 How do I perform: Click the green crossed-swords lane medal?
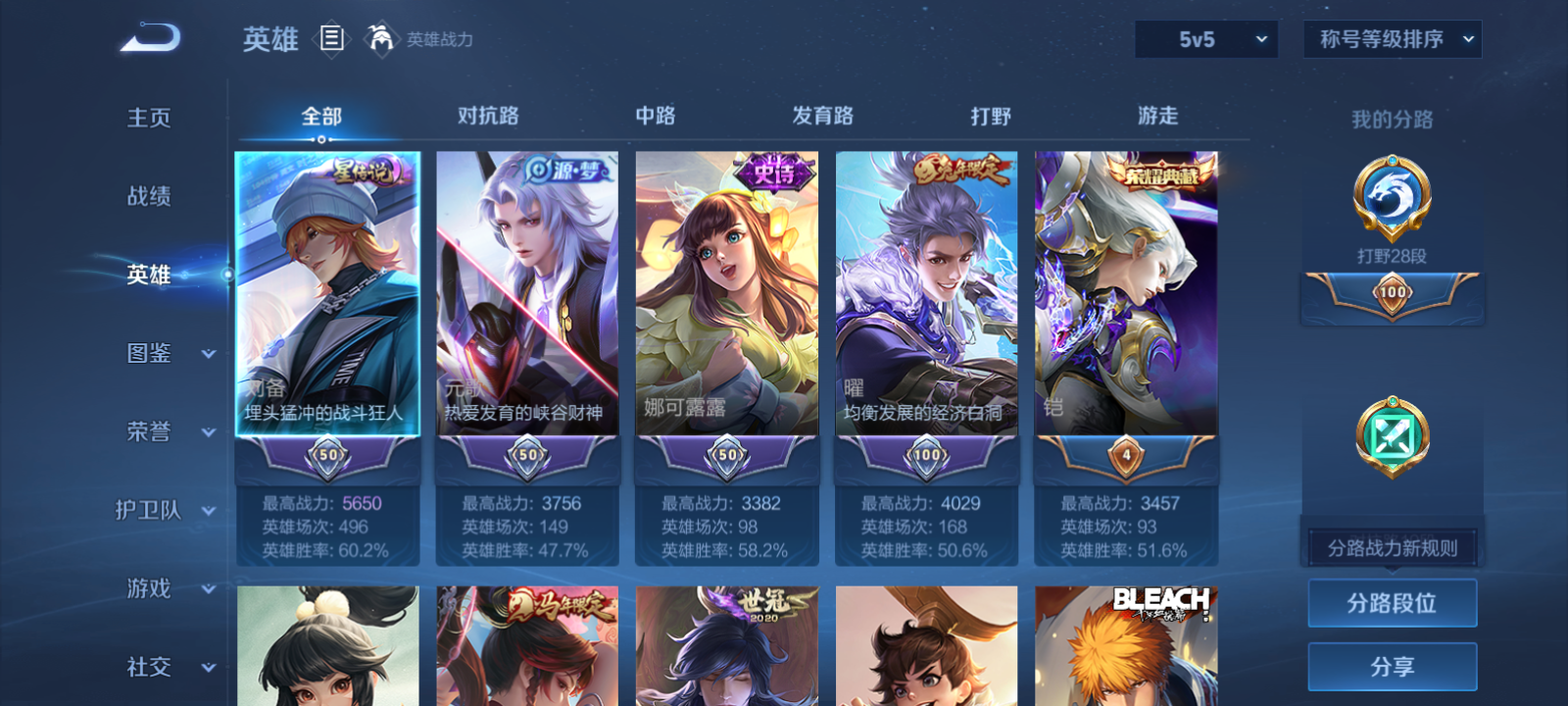tap(1392, 436)
